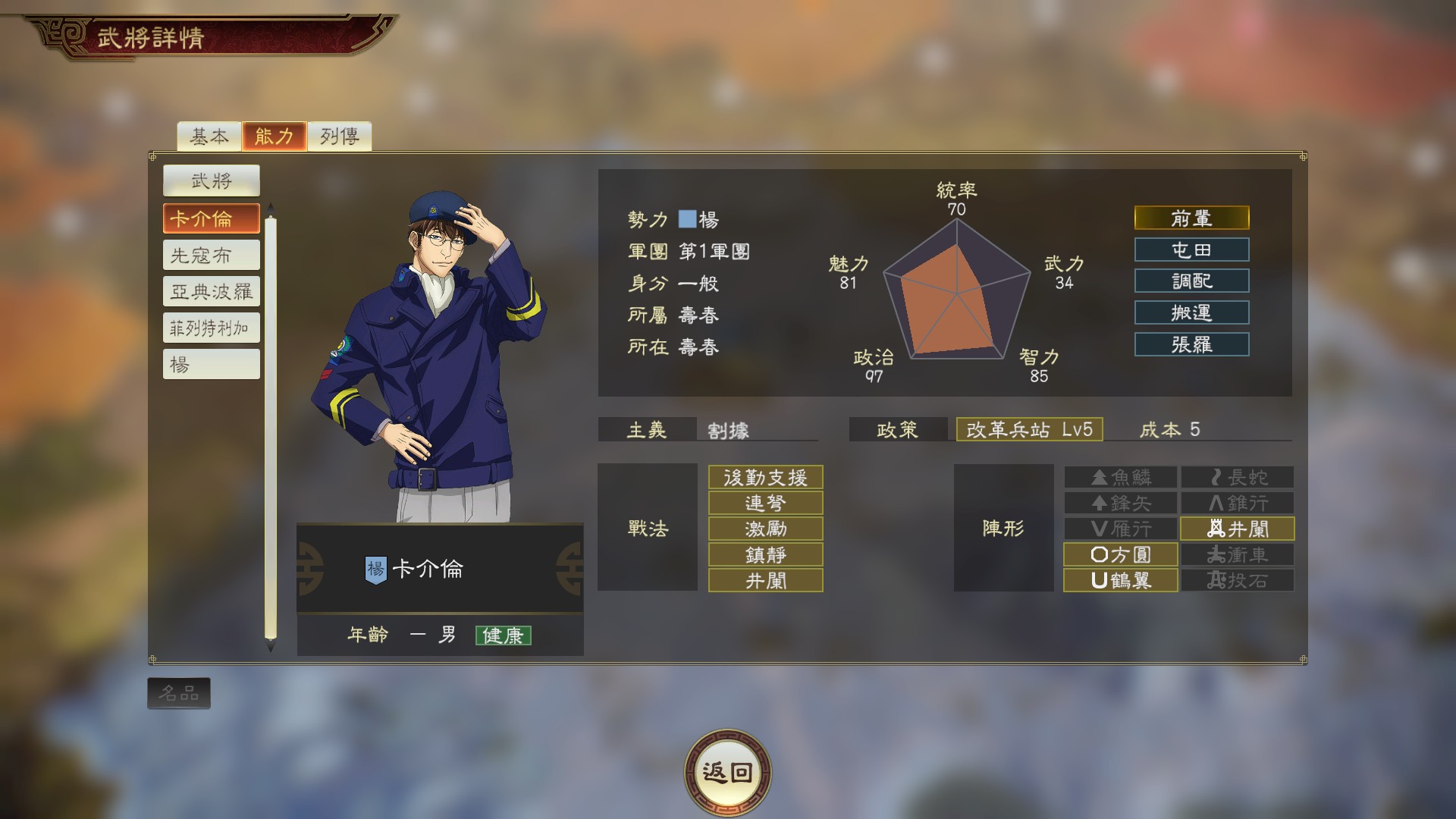
Task: Click the 武將 list header button
Action: pos(211,180)
